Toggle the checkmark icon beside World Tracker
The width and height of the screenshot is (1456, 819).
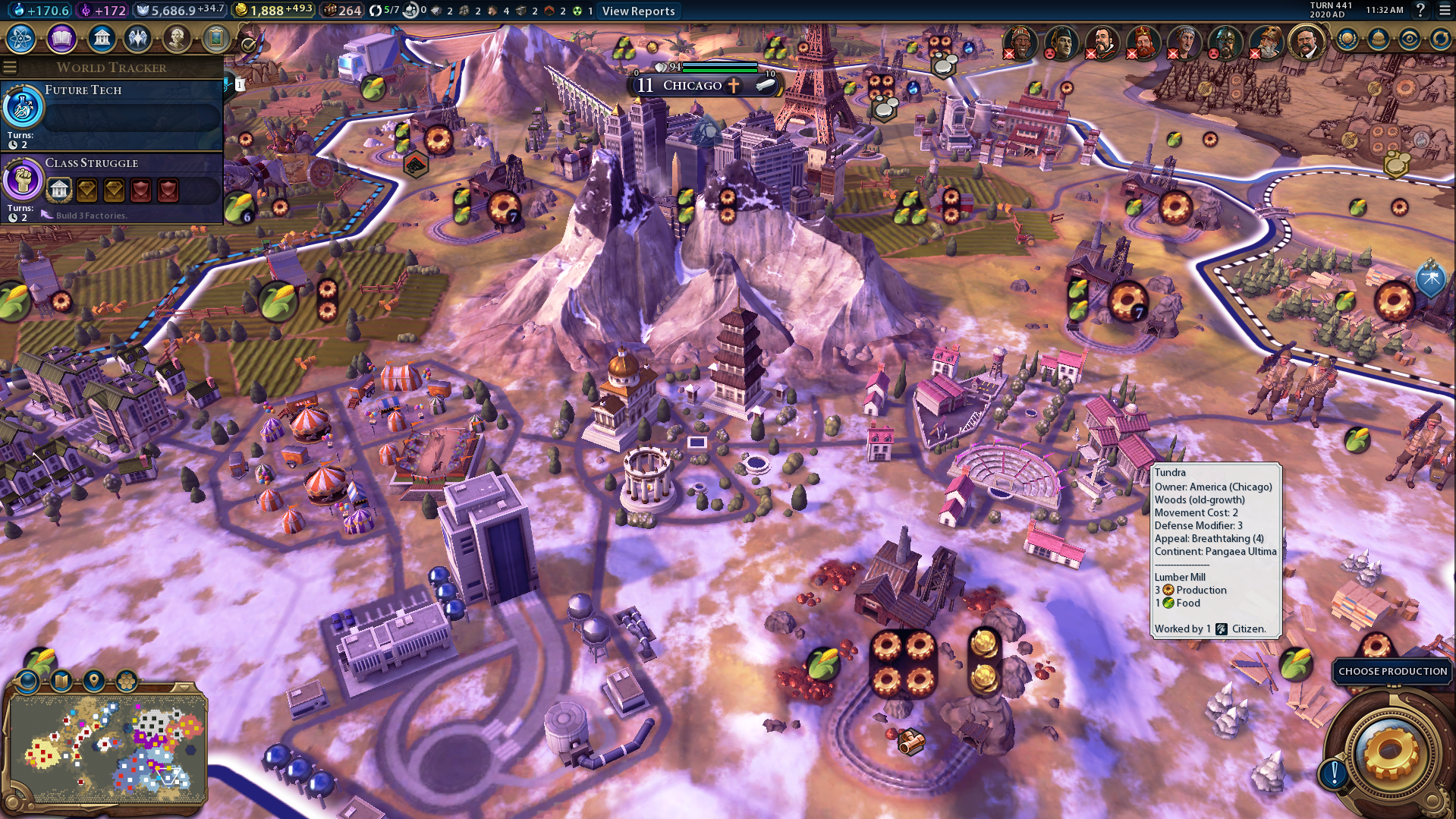[x=248, y=46]
